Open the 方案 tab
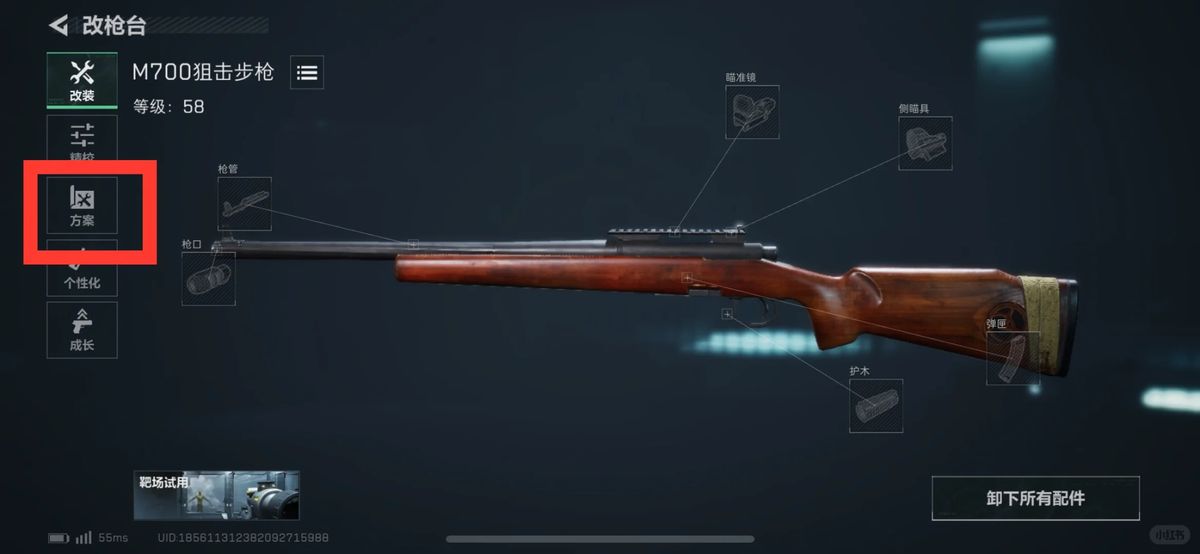1200x554 pixels. point(82,206)
